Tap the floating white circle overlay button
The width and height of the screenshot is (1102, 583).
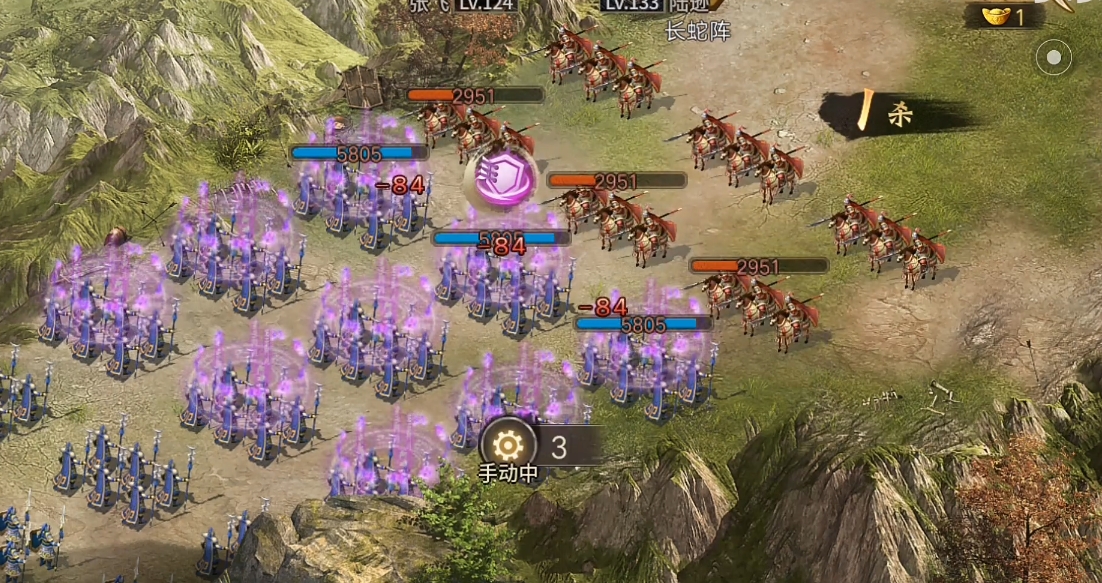pos(1053,57)
